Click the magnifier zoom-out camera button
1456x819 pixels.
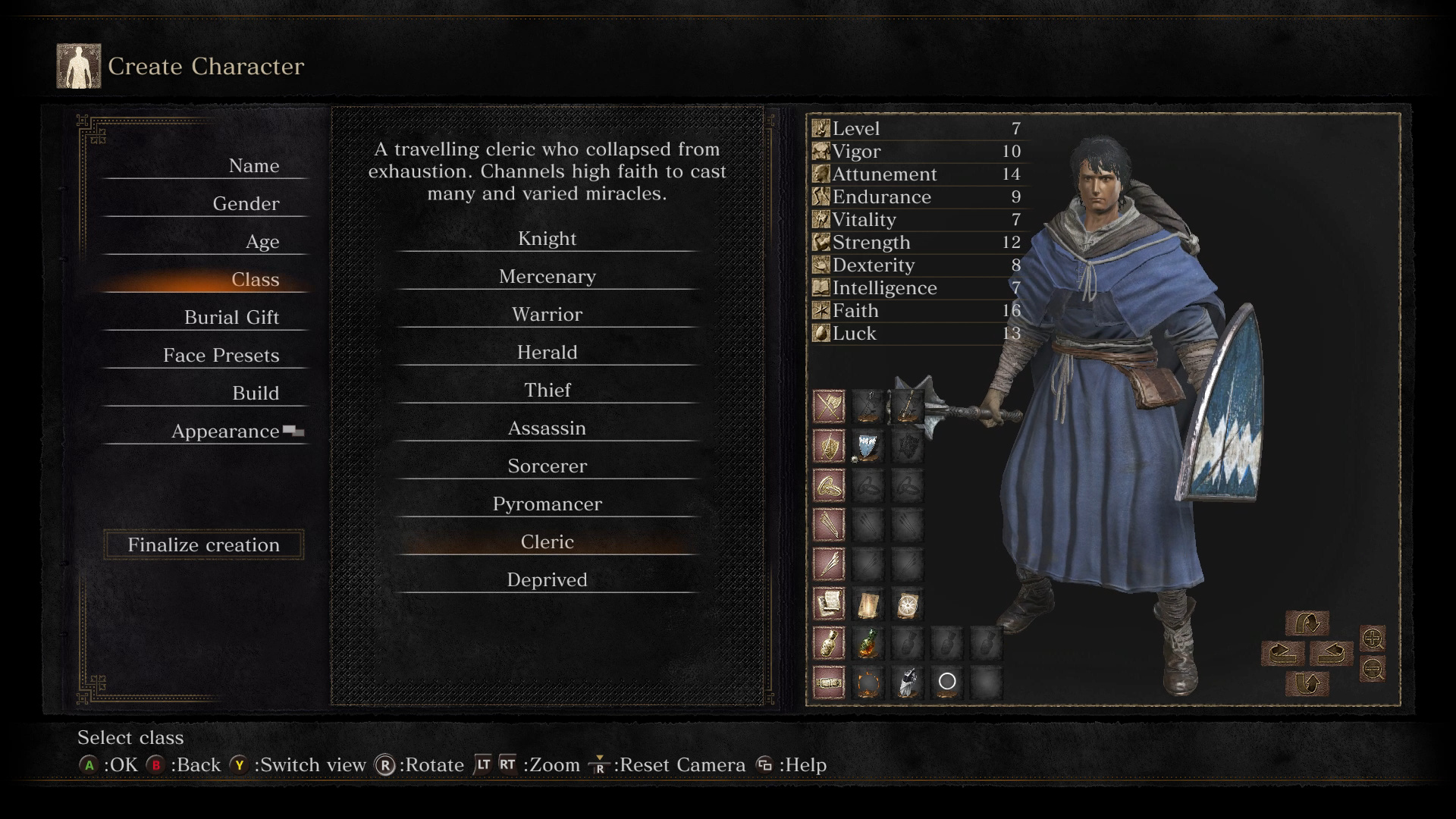click(1373, 669)
